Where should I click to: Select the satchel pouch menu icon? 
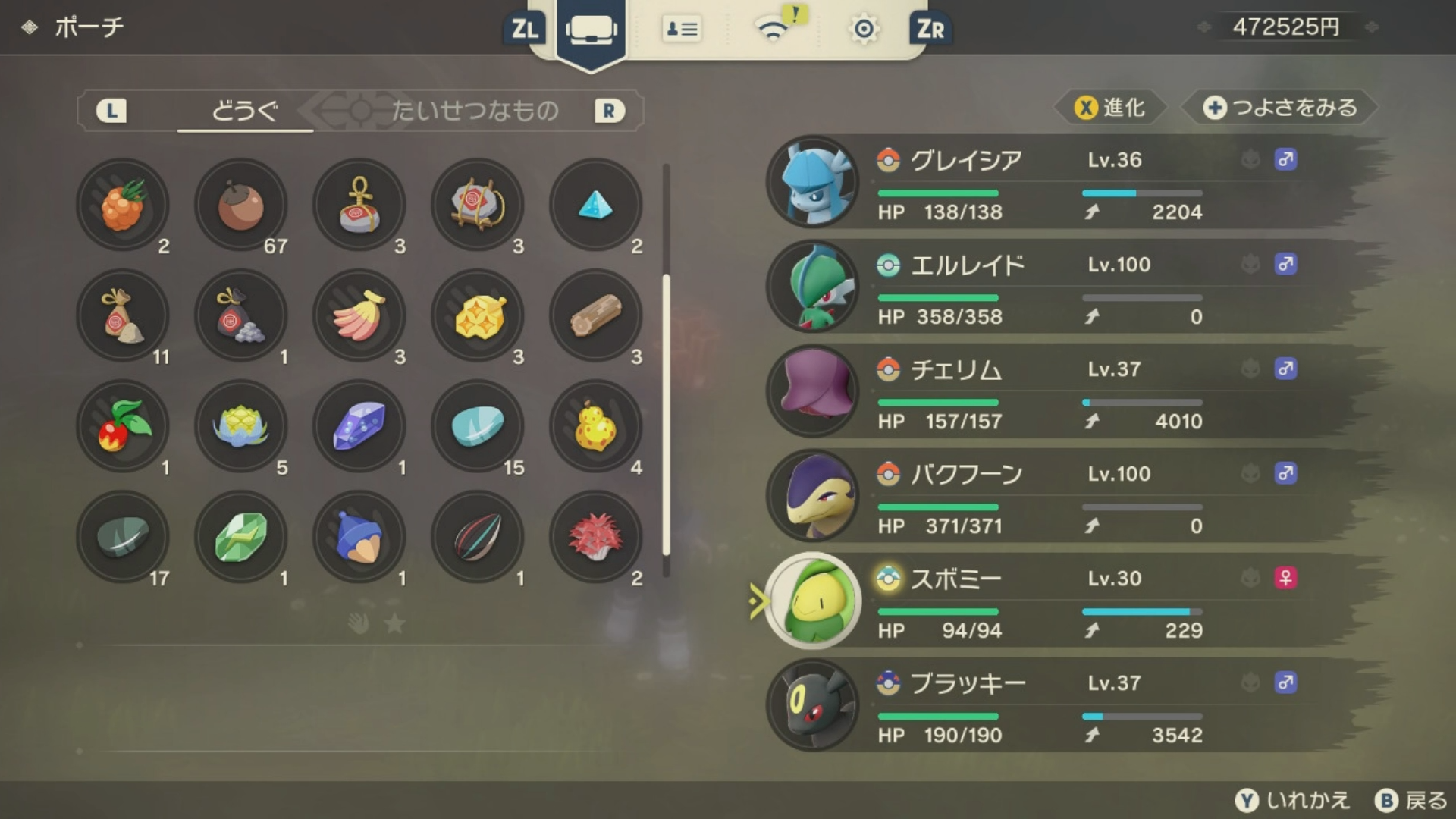point(591,30)
